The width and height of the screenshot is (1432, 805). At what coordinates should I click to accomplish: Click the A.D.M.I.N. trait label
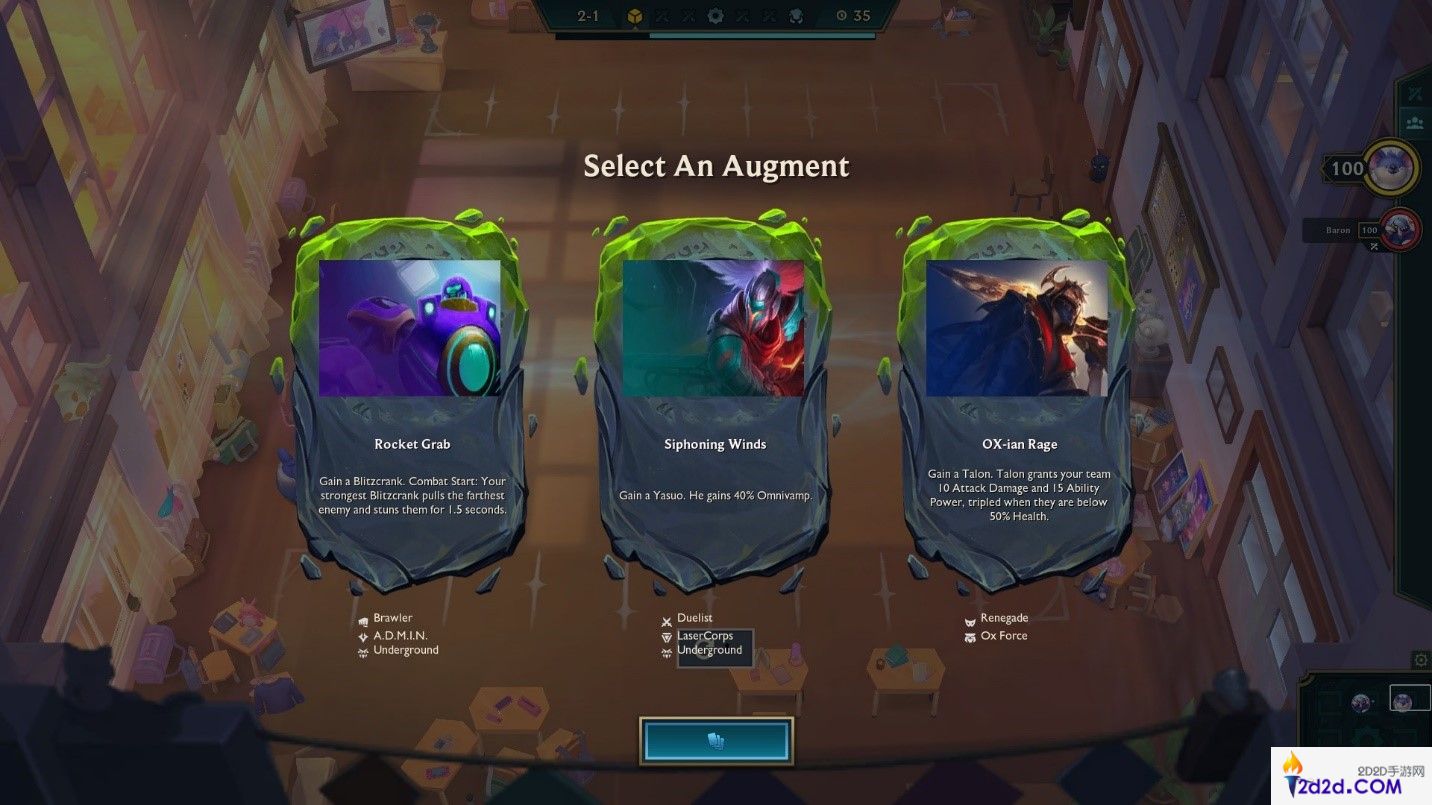[x=399, y=635]
